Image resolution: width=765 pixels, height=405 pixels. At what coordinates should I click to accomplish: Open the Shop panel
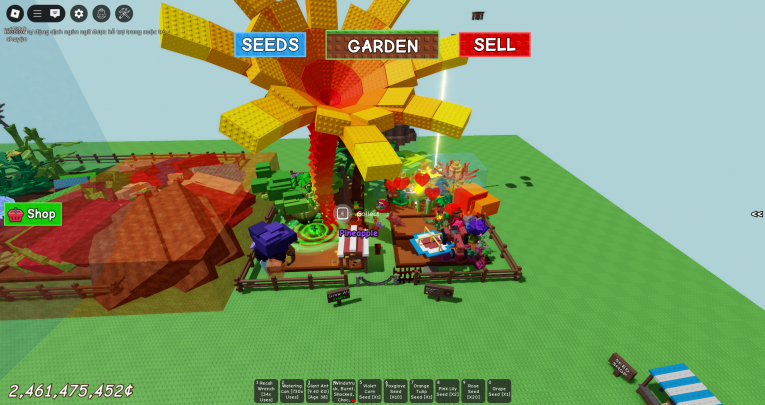(x=33, y=214)
